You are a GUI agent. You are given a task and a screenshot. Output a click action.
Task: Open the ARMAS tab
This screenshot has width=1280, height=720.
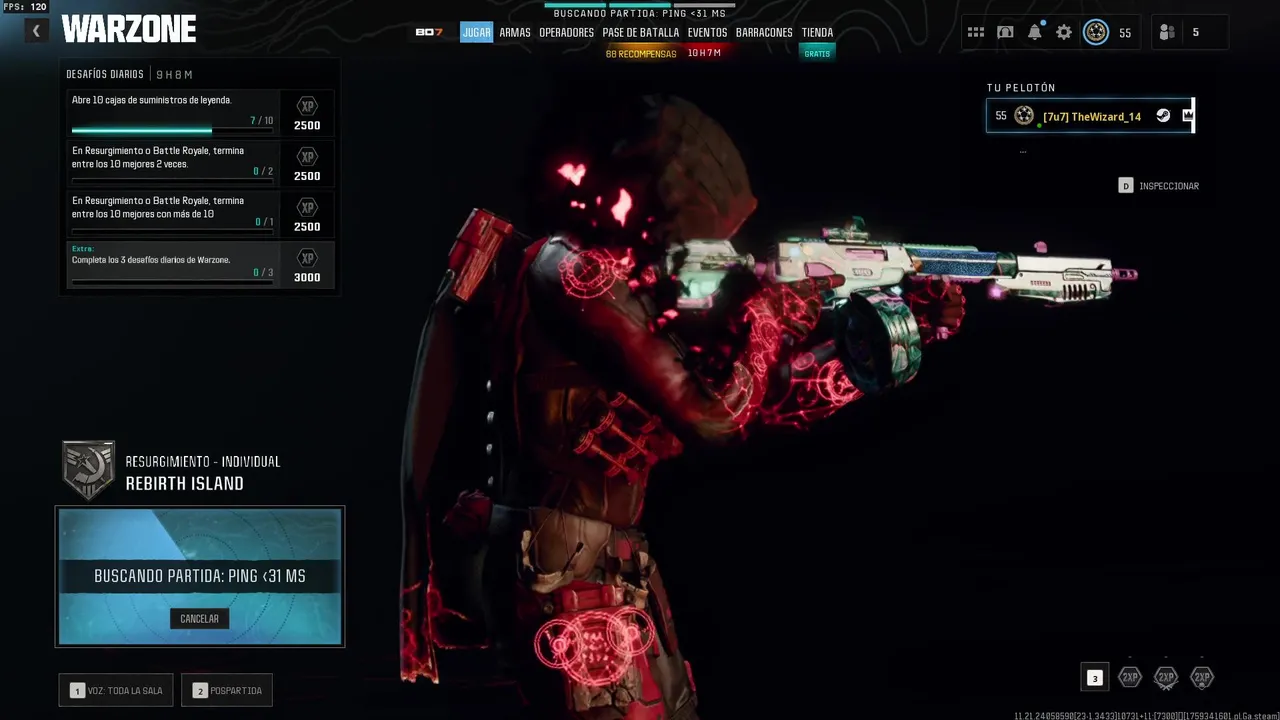tap(515, 32)
